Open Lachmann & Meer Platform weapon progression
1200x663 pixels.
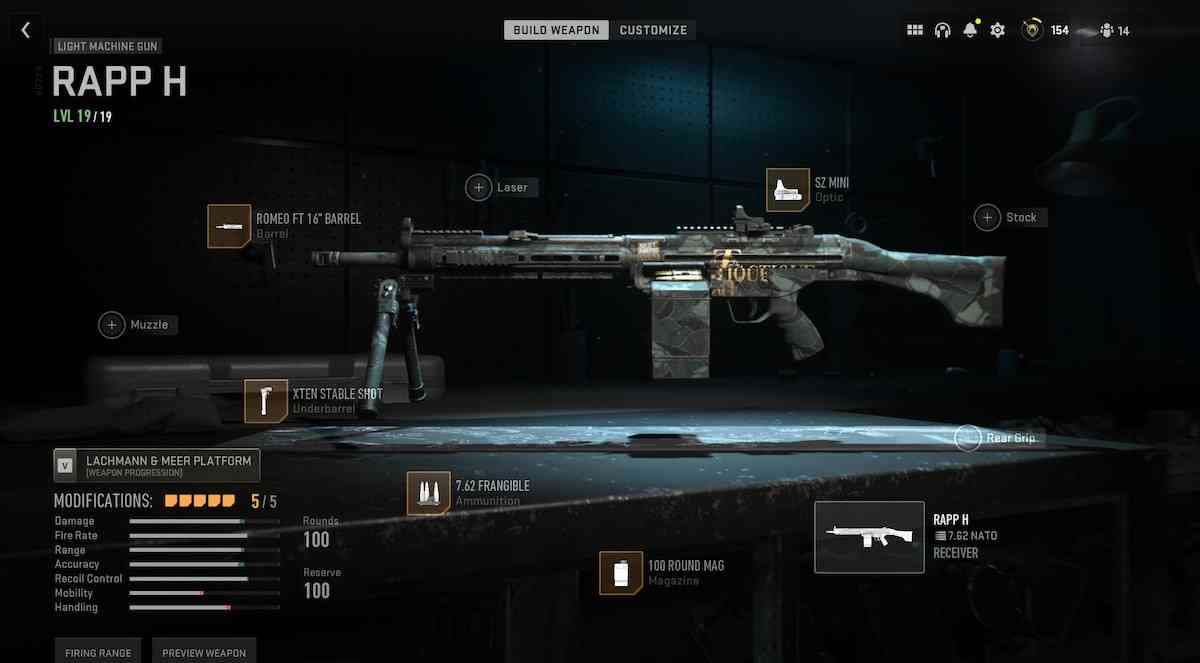click(x=157, y=465)
